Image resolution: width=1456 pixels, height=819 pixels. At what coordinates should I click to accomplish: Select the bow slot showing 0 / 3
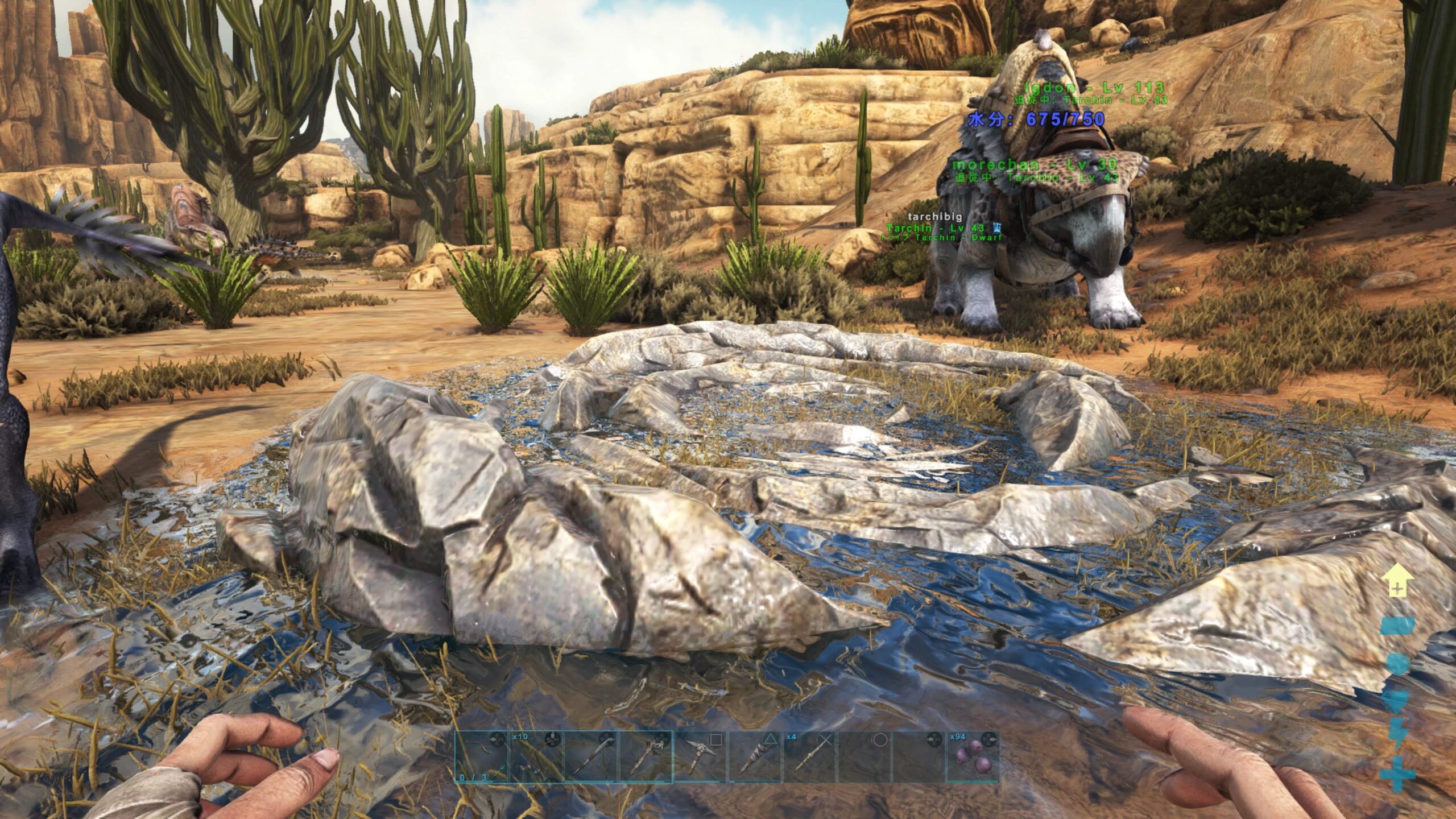pyautogui.click(x=481, y=757)
